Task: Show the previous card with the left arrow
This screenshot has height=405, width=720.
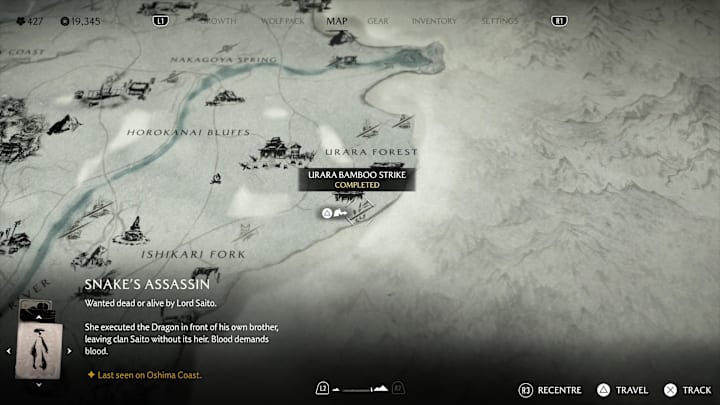Action: (9, 350)
